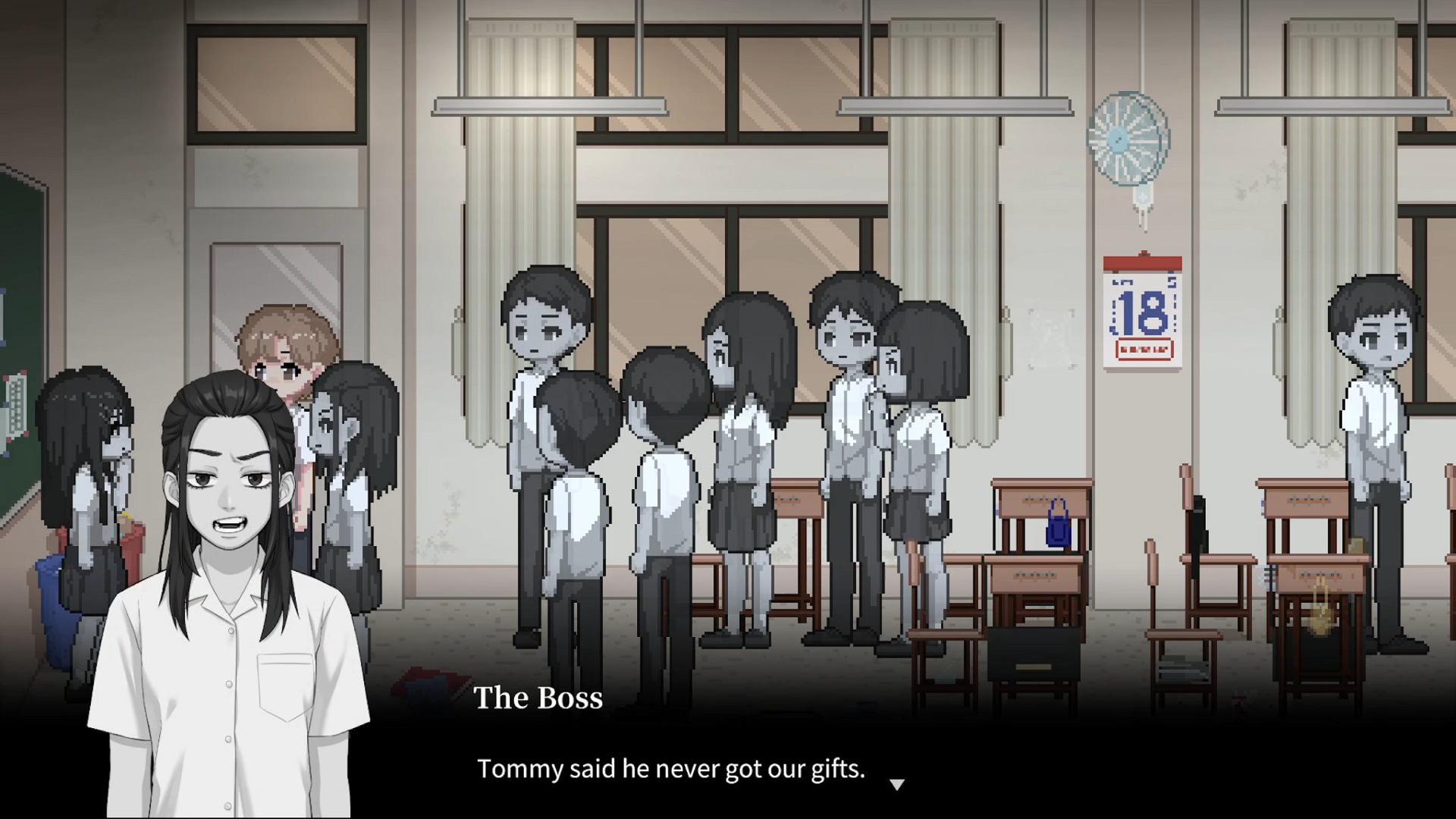Click the dialogue line about Tommy's gifts
The height and width of the screenshot is (819, 1456).
pos(670,769)
